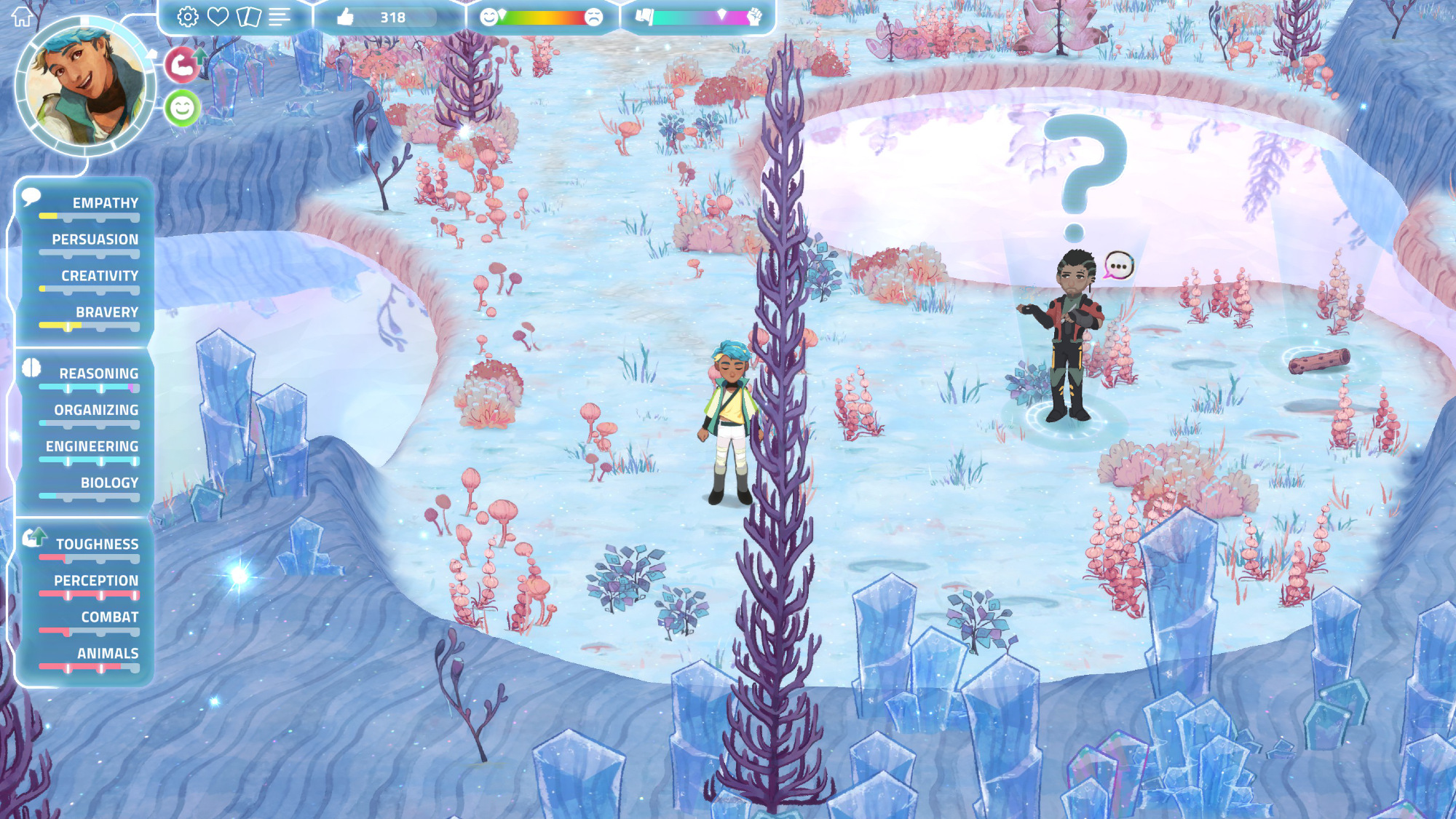Select the Perception skill row
The width and height of the screenshot is (1456, 819).
88,585
